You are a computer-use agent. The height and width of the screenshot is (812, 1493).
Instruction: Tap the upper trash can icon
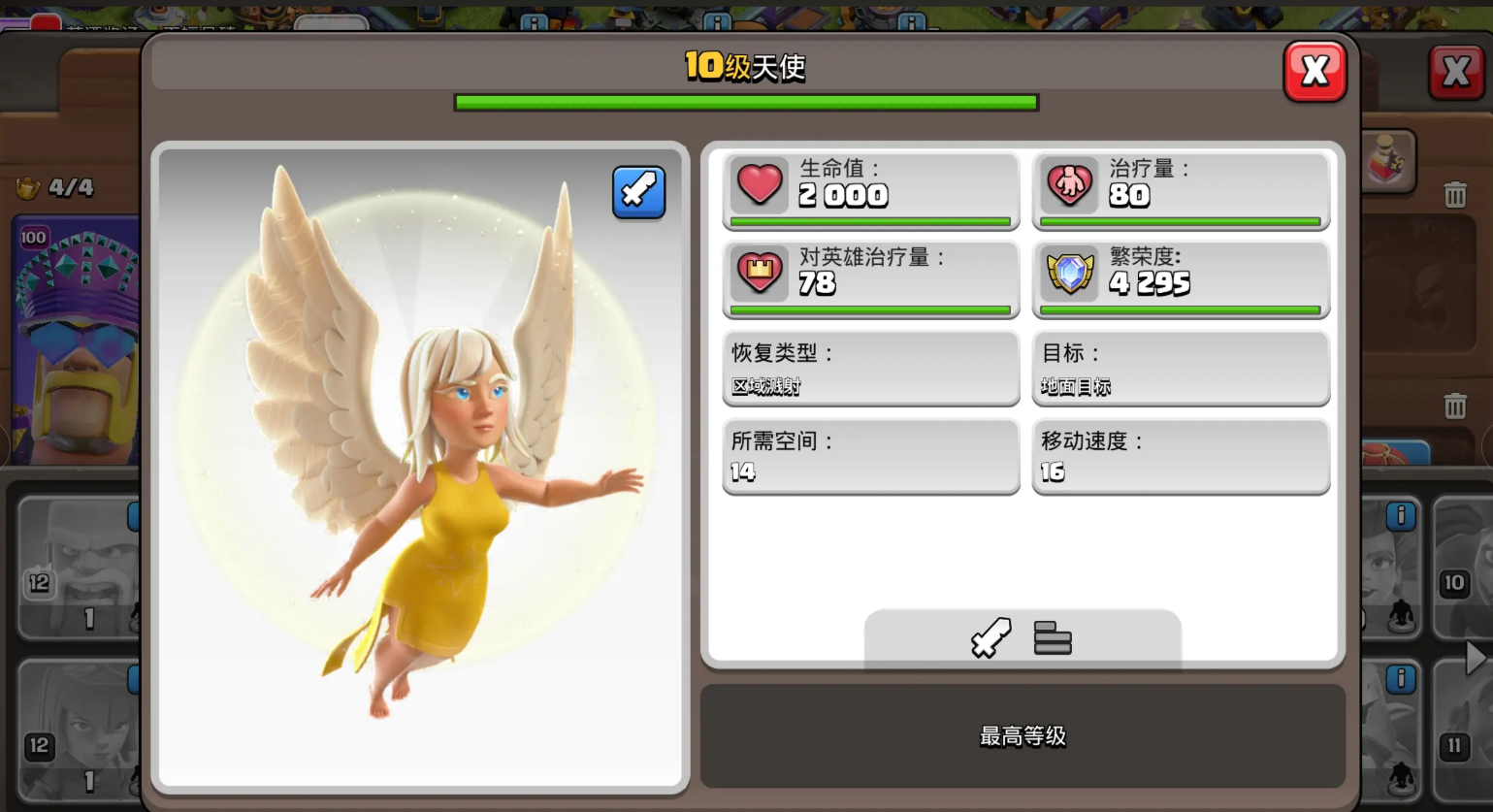[1455, 194]
